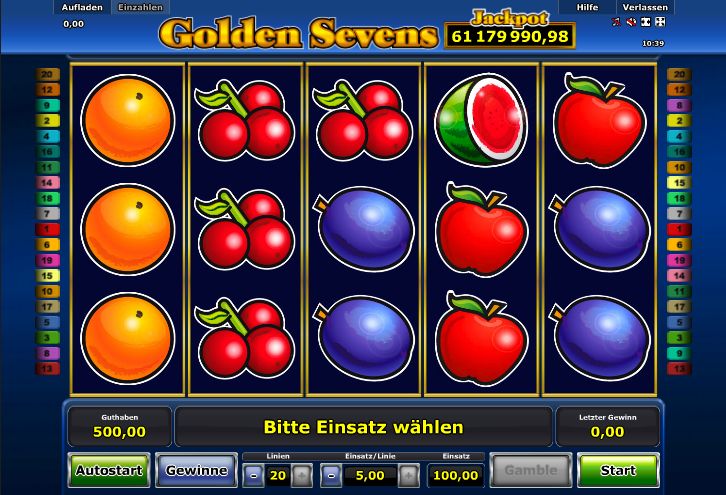
Task: Open the Hilfe help page
Action: pyautogui.click(x=587, y=7)
